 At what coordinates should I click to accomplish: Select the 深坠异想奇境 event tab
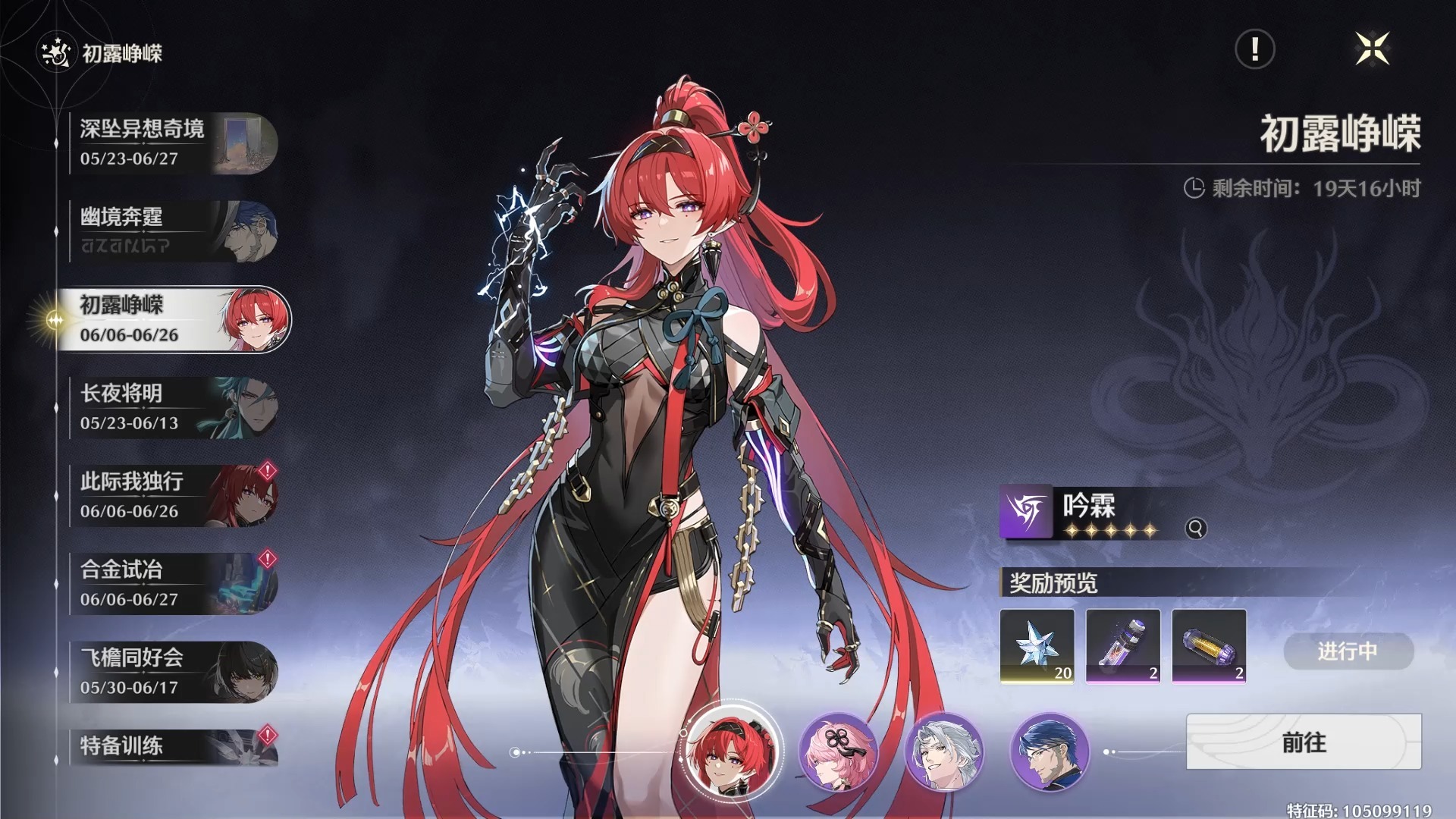pos(173,143)
